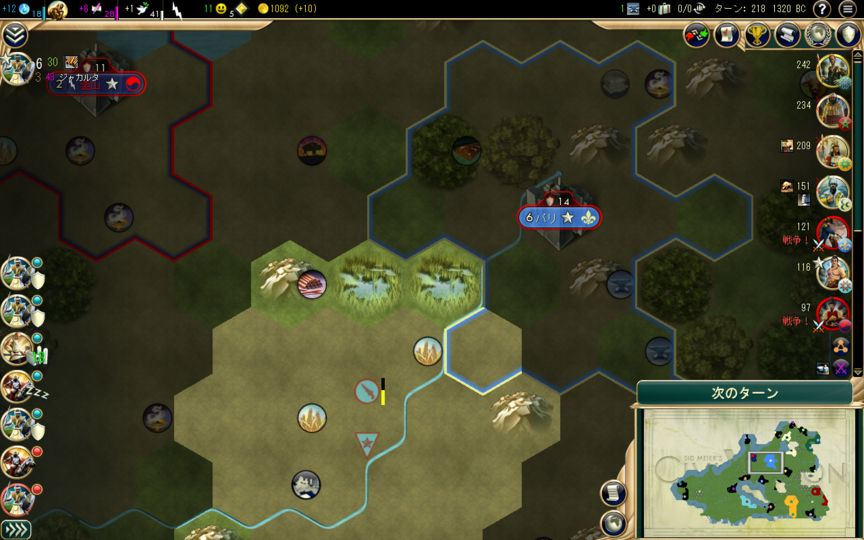Image resolution: width=864 pixels, height=540 pixels.
Task: Expand the bottom-left unit panel arrows
Action: [x=15, y=529]
